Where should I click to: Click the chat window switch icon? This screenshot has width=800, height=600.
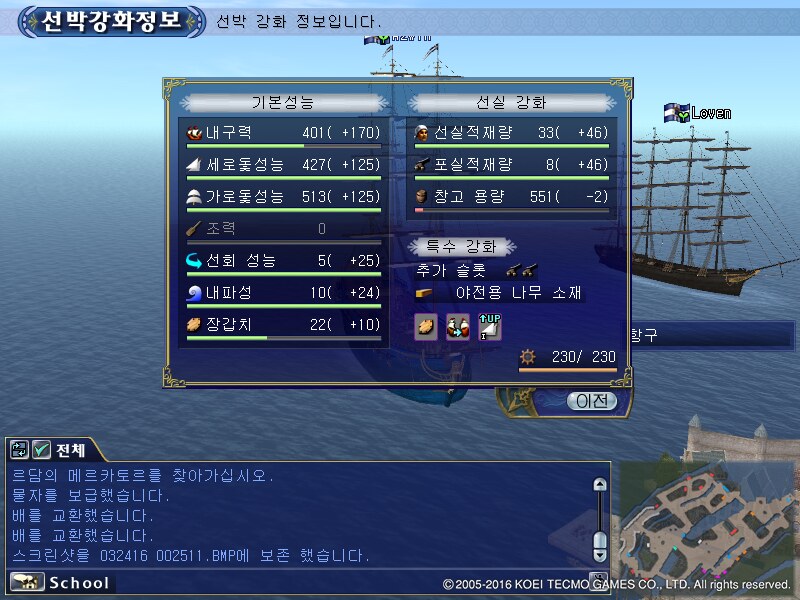point(19,450)
